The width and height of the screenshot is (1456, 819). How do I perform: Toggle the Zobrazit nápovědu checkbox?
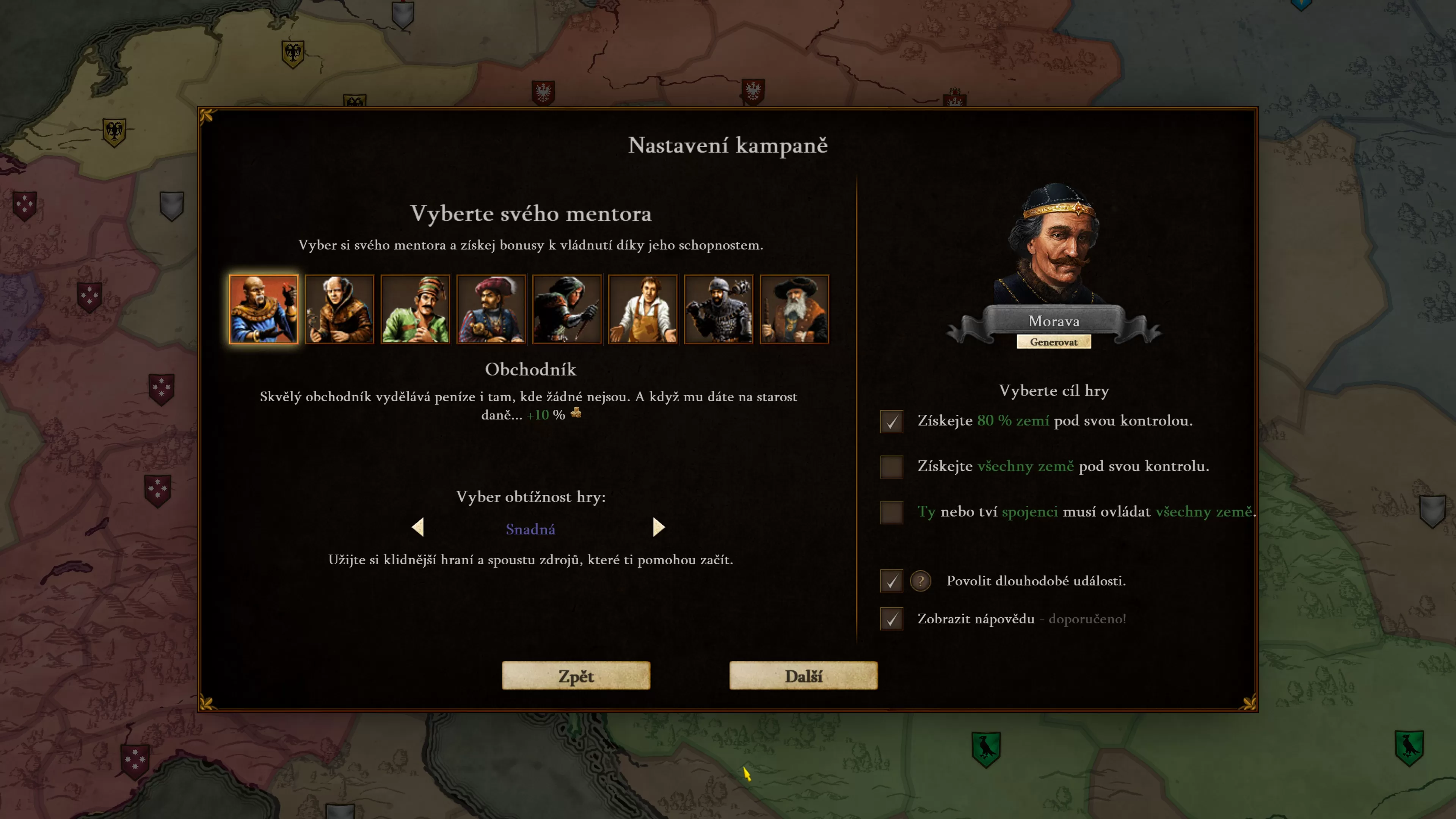891,619
